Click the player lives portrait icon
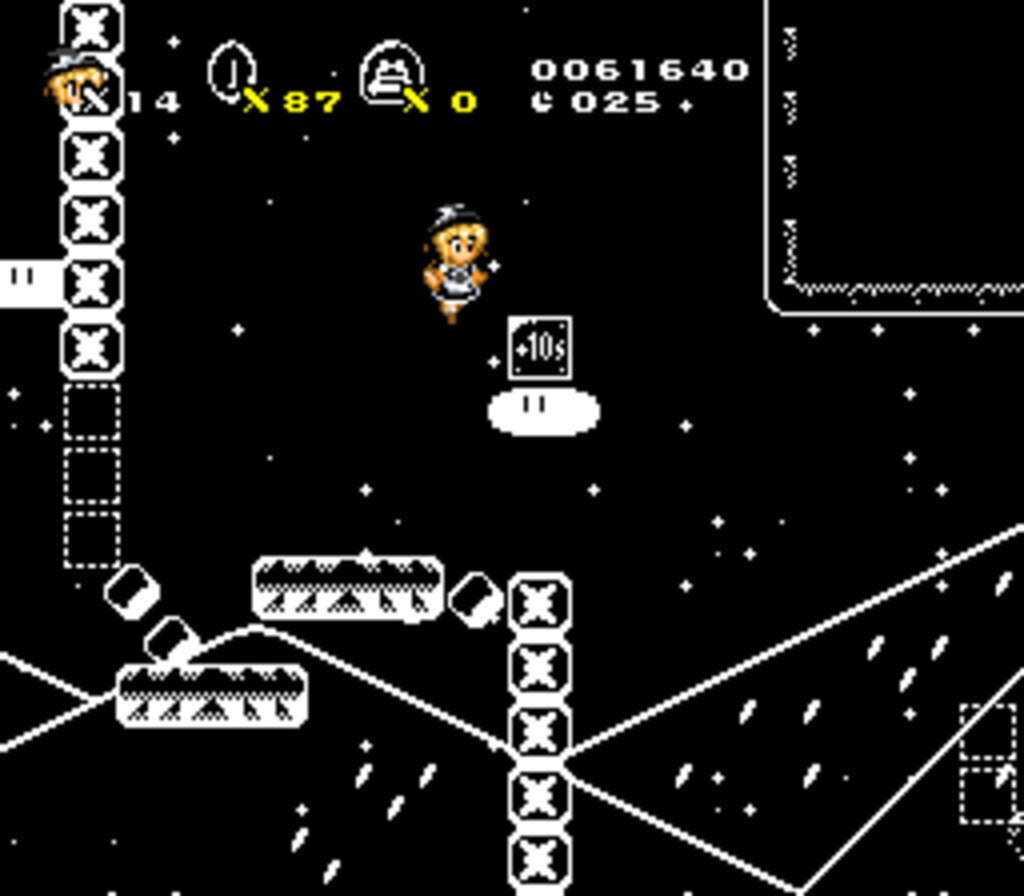 click(72, 79)
